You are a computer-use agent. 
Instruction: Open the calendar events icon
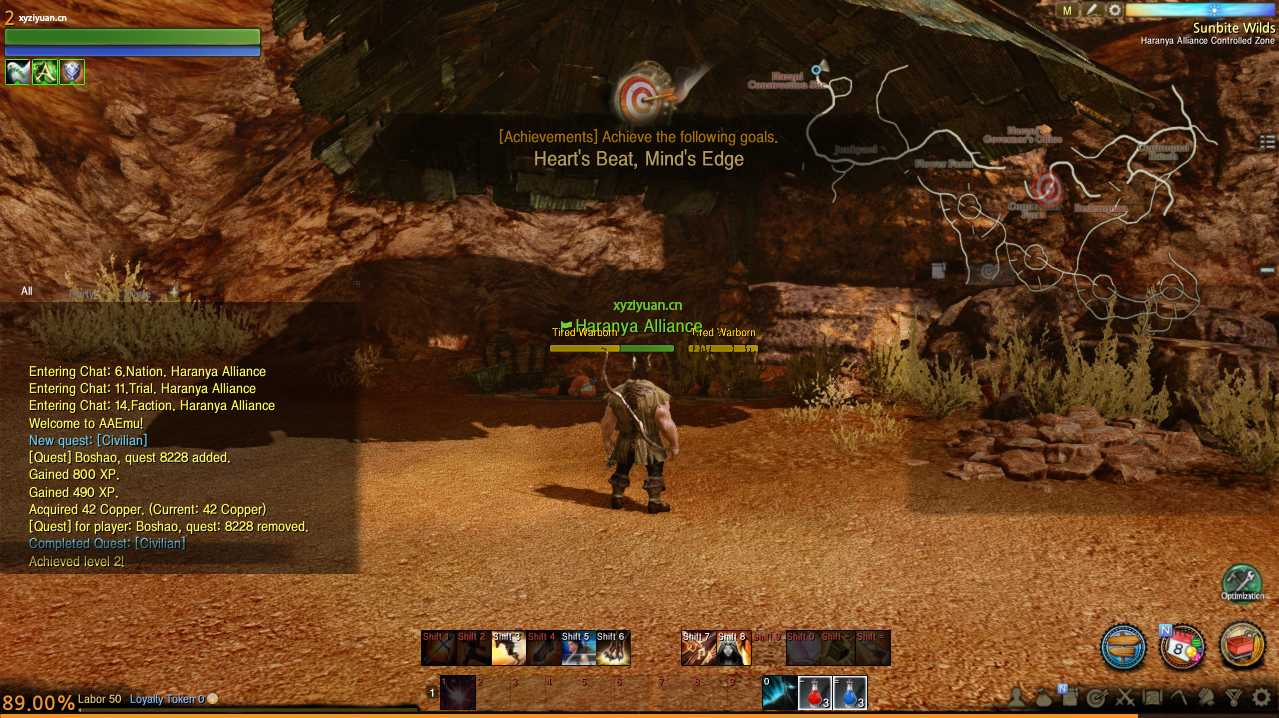click(1182, 646)
